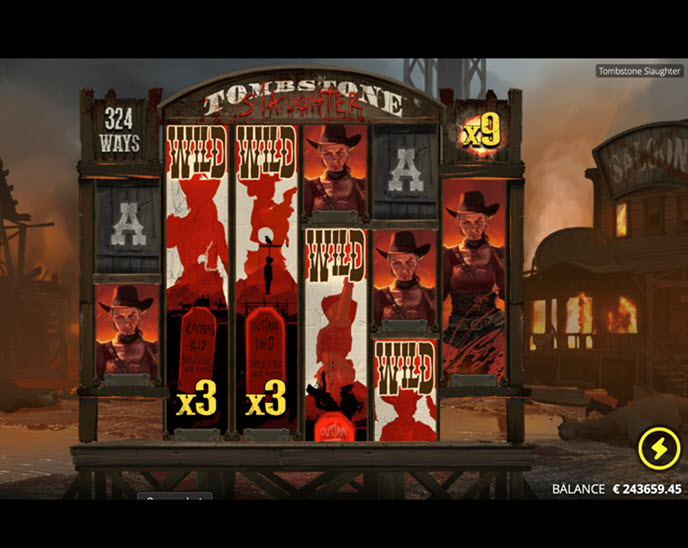Activate the yellow lightning bolt button
This screenshot has width=688, height=548.
click(x=658, y=450)
